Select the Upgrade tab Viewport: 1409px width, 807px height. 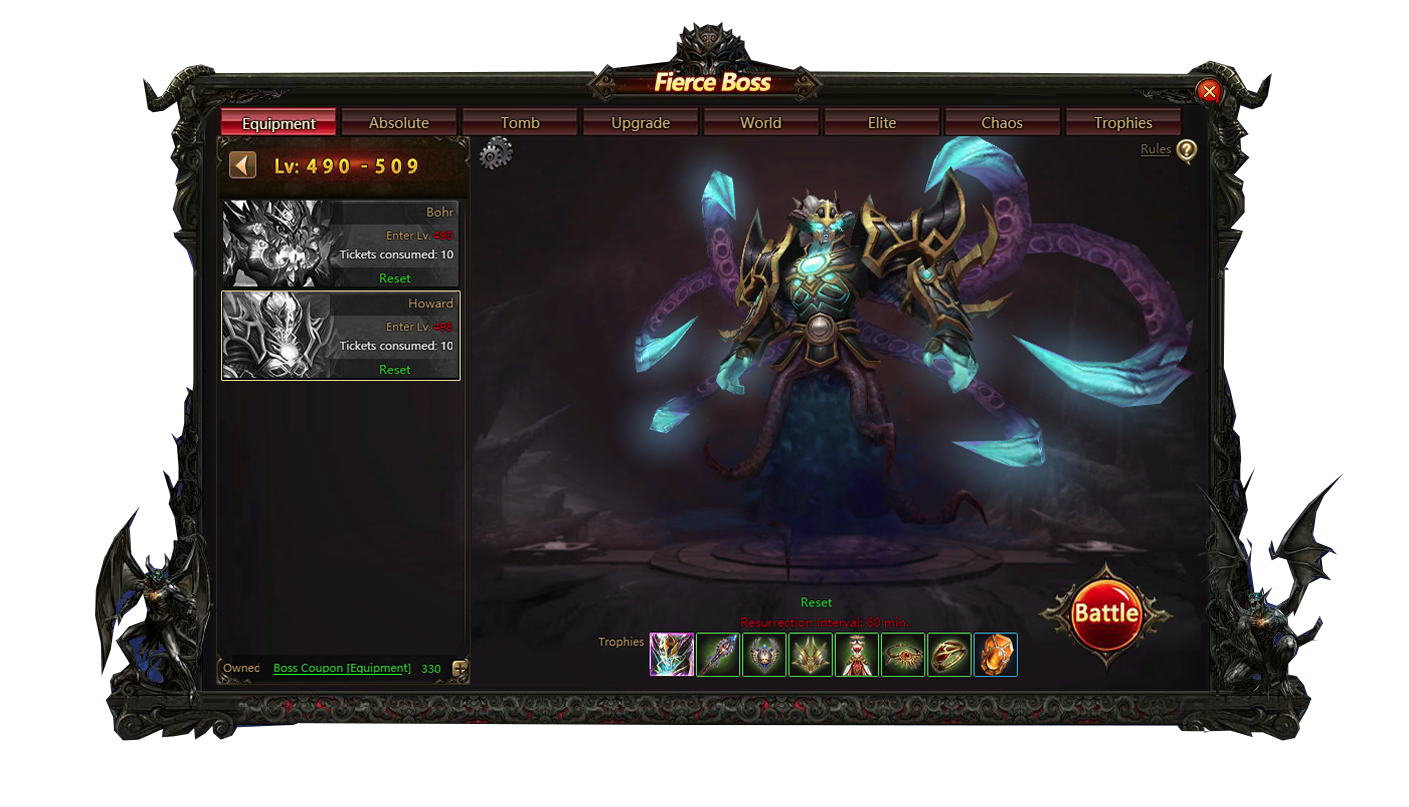(x=640, y=123)
